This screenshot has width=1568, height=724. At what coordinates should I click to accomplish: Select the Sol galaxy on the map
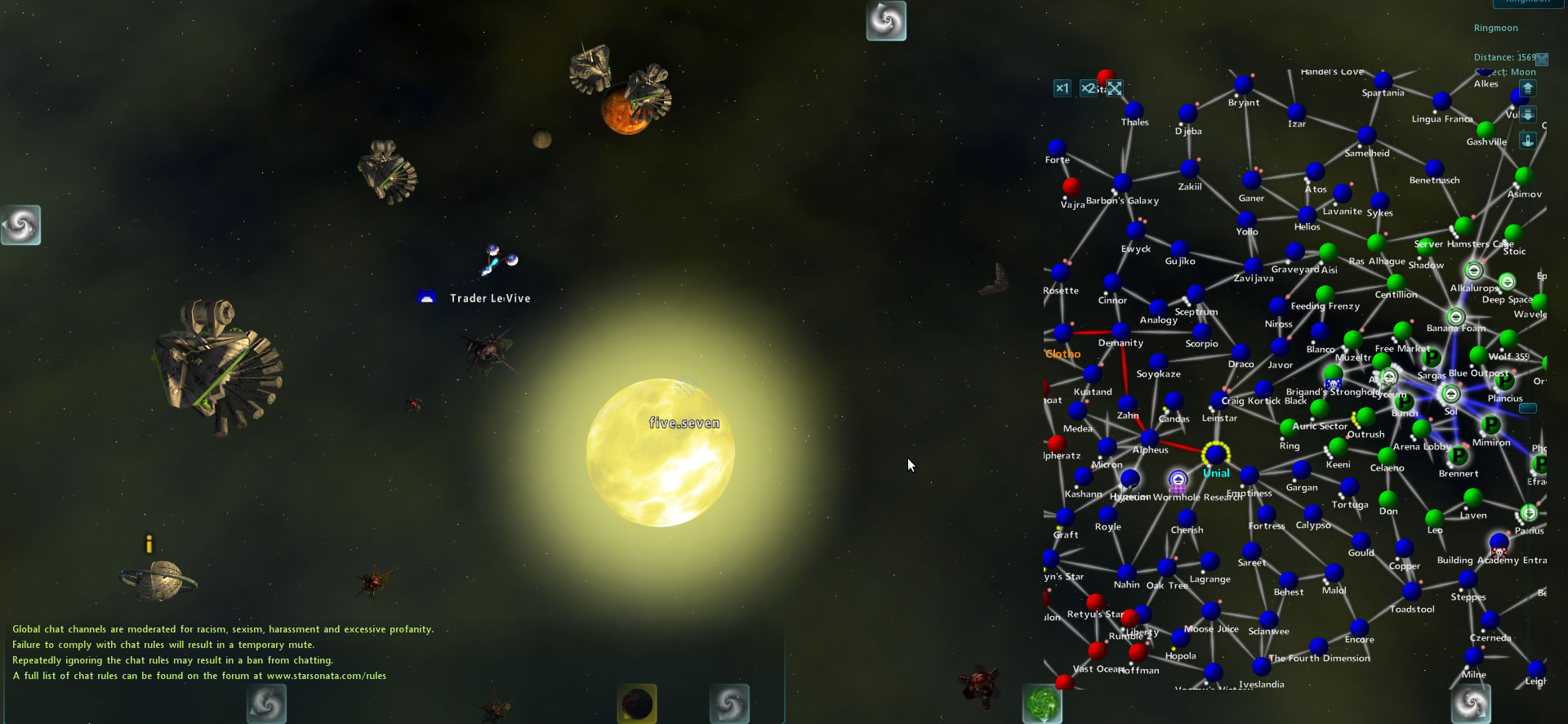point(1450,395)
